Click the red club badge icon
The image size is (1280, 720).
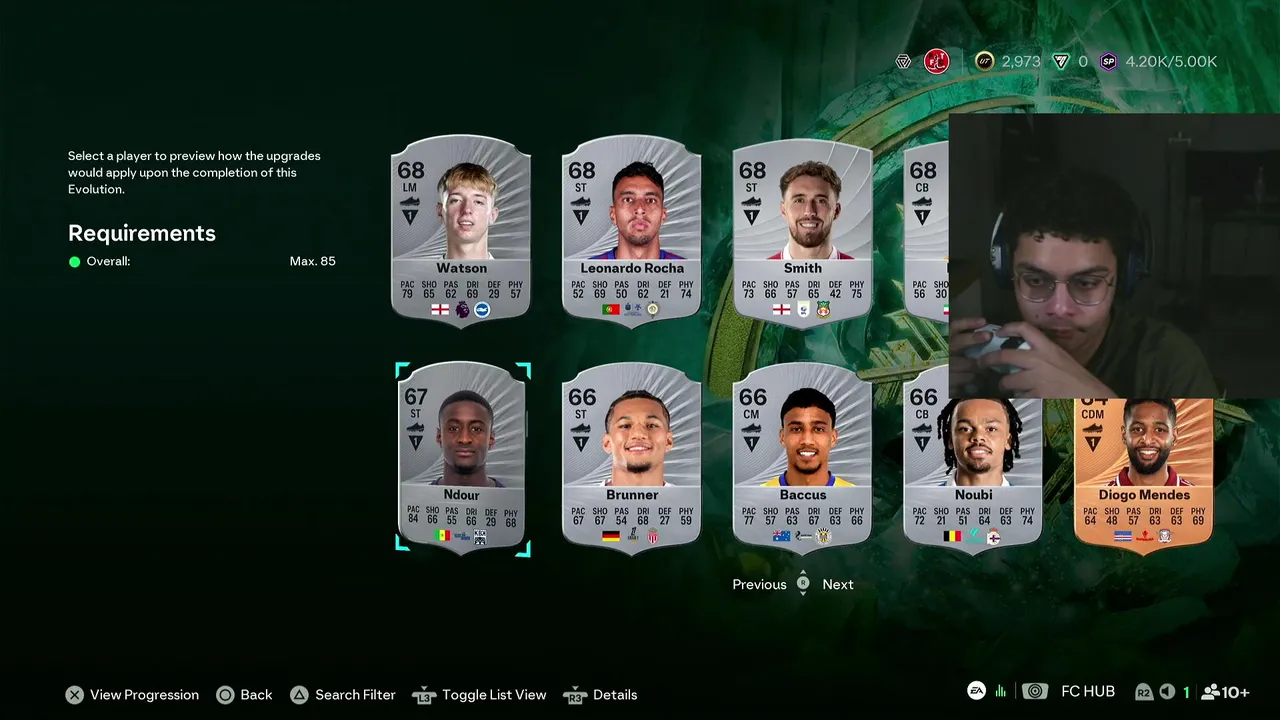click(936, 62)
